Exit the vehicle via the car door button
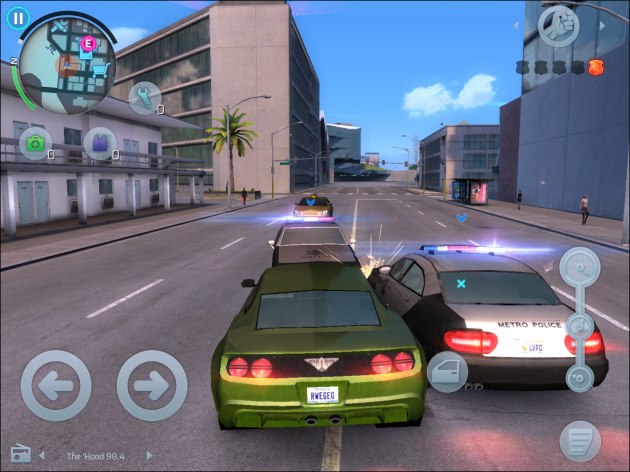This screenshot has height=472, width=630. [447, 372]
